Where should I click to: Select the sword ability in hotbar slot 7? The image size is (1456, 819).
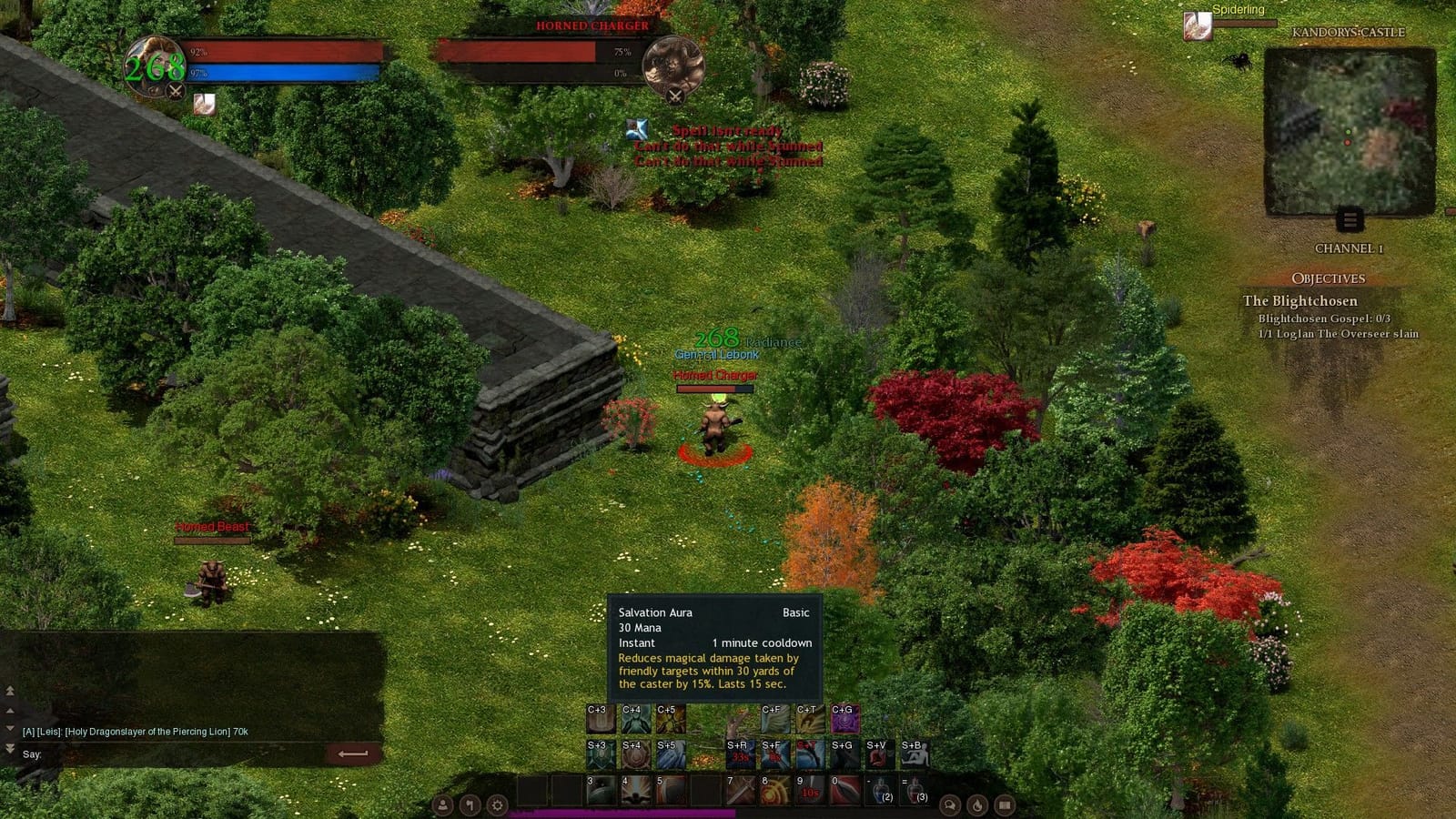(x=742, y=788)
